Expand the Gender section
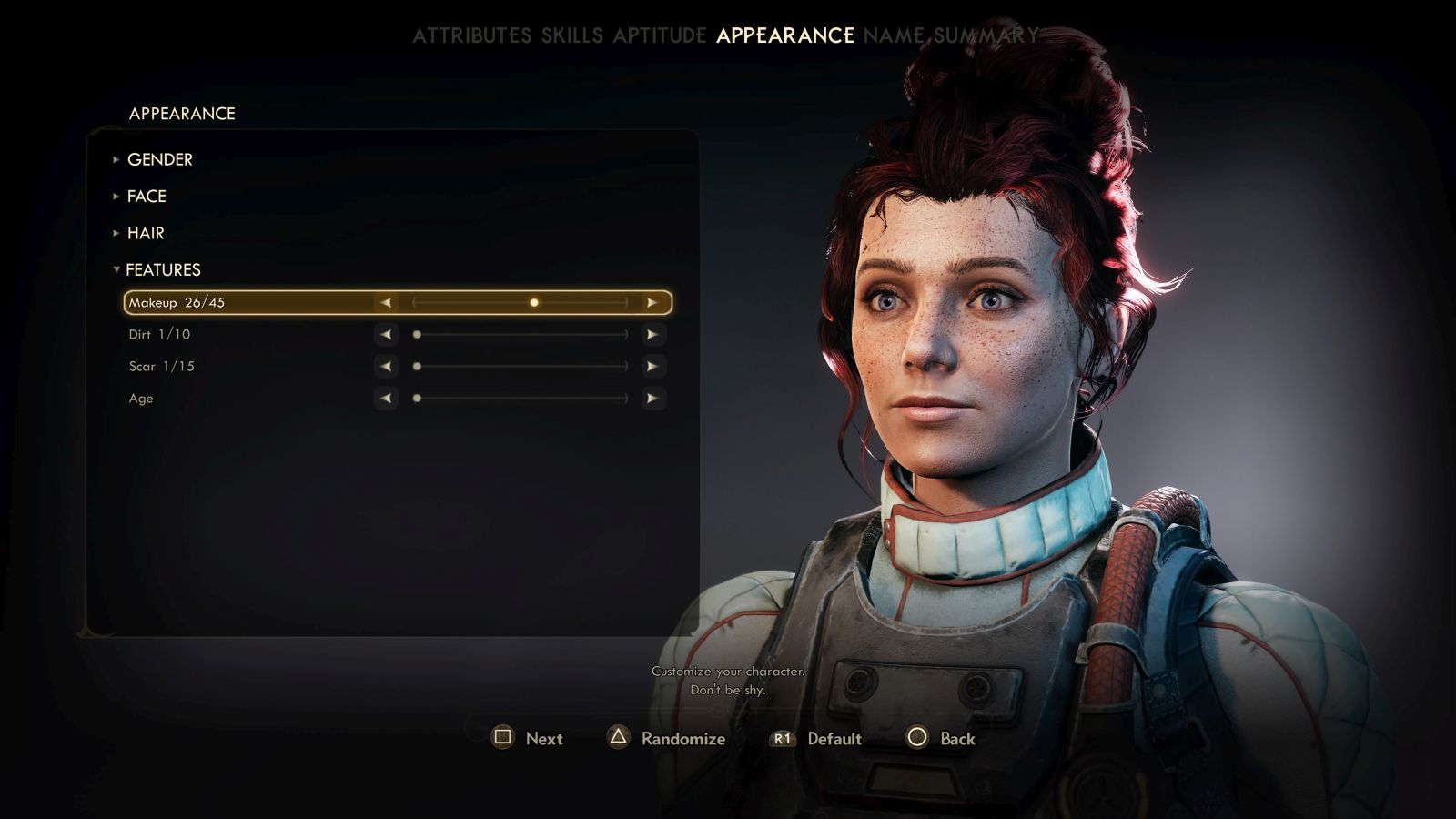This screenshot has height=819, width=1456. click(x=159, y=159)
